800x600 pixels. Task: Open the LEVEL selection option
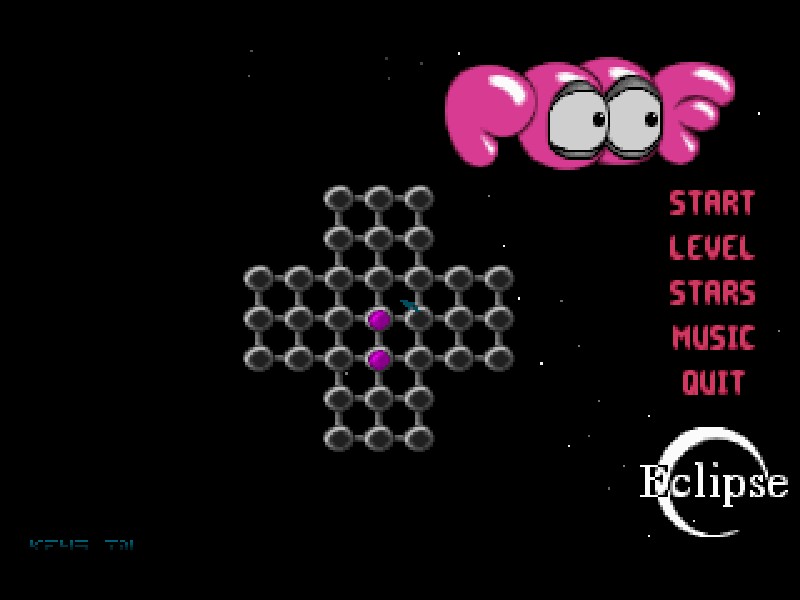coord(711,248)
